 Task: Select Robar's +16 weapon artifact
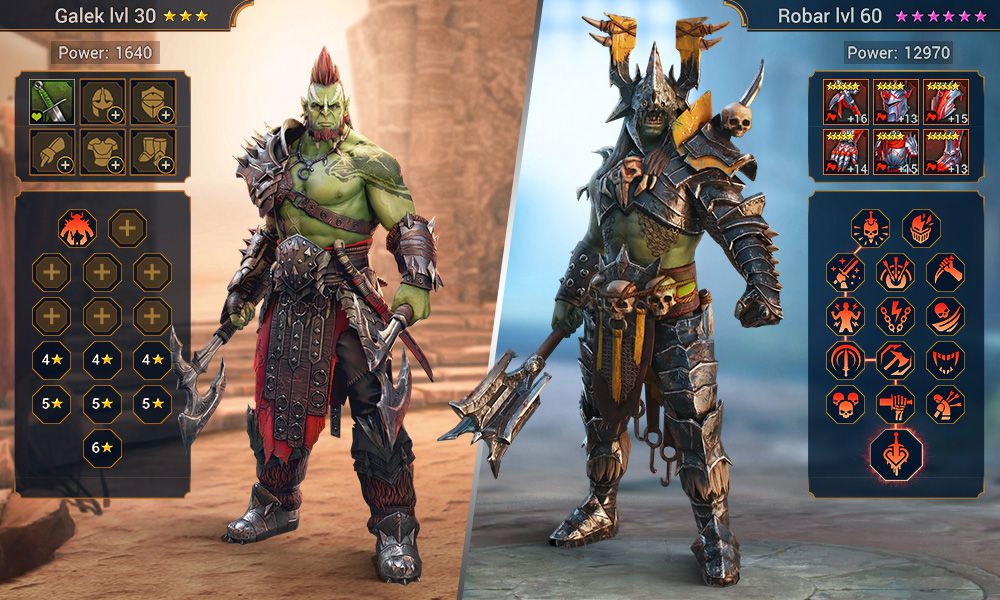pos(846,101)
